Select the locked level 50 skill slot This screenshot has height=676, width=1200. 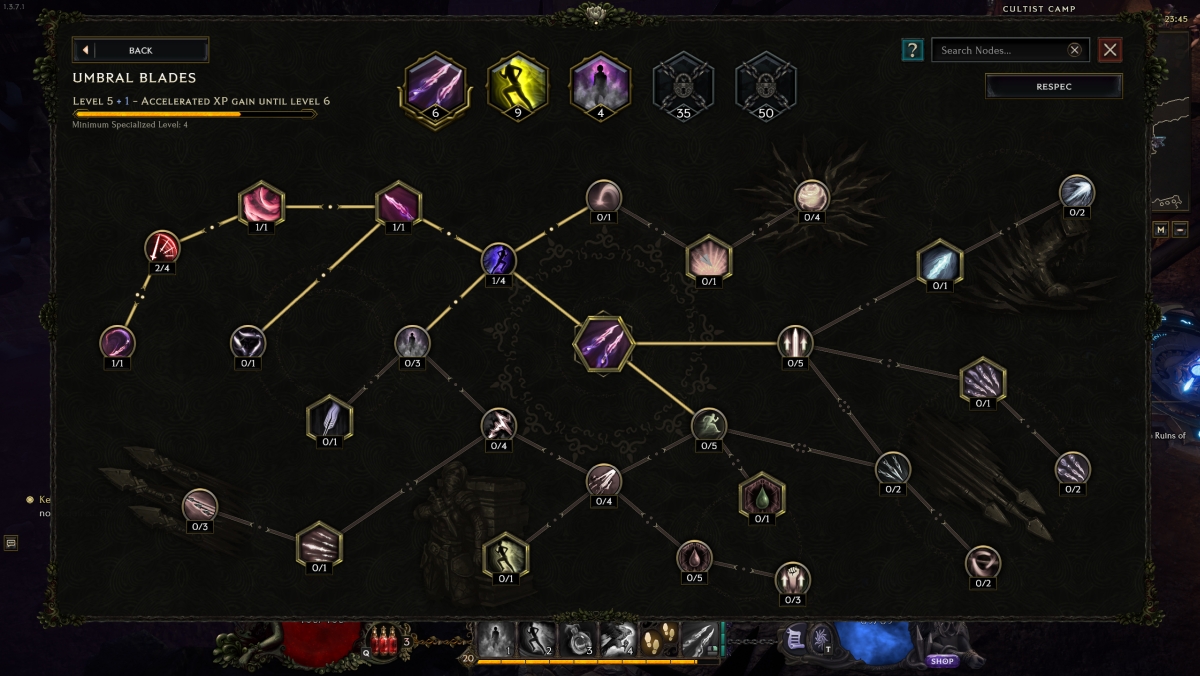(x=766, y=81)
